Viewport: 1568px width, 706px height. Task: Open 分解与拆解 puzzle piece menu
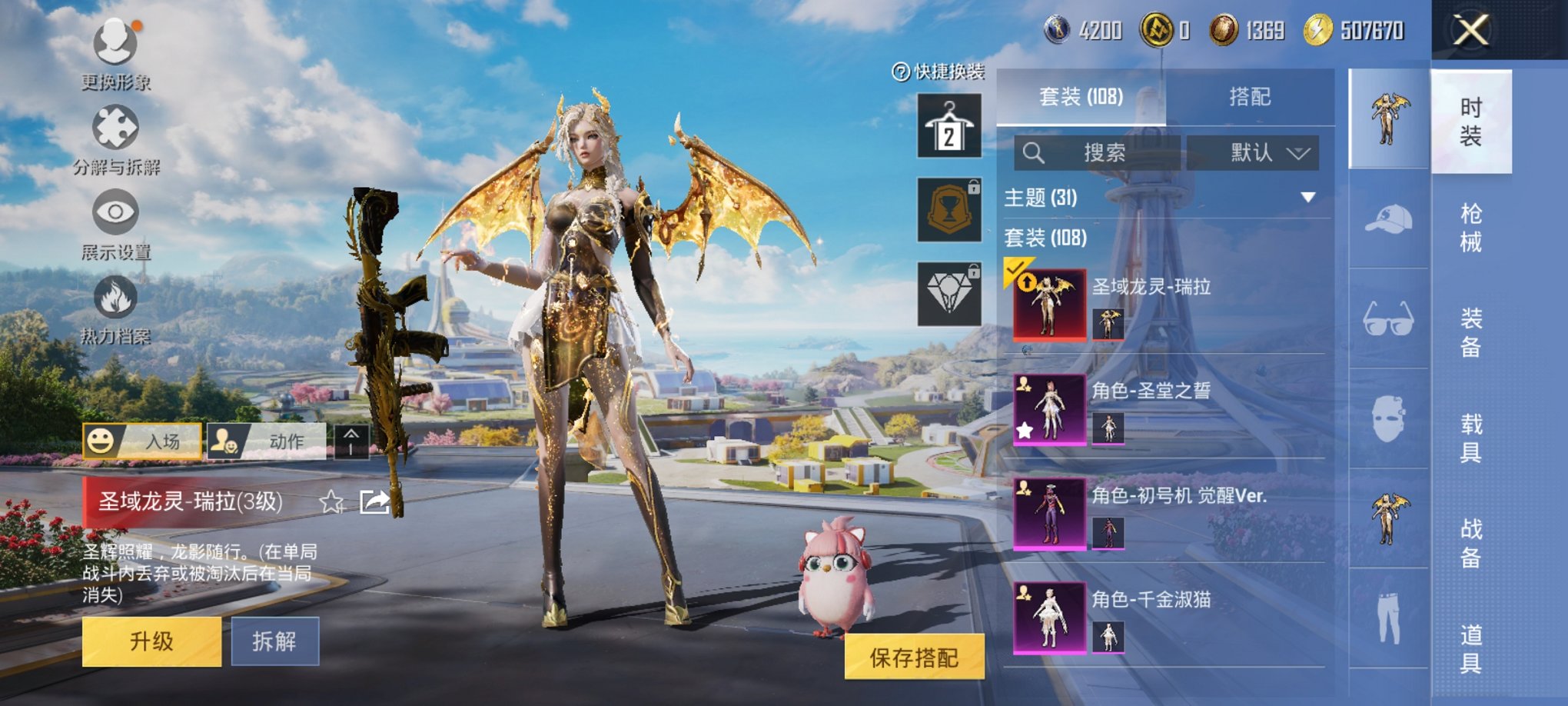point(115,128)
